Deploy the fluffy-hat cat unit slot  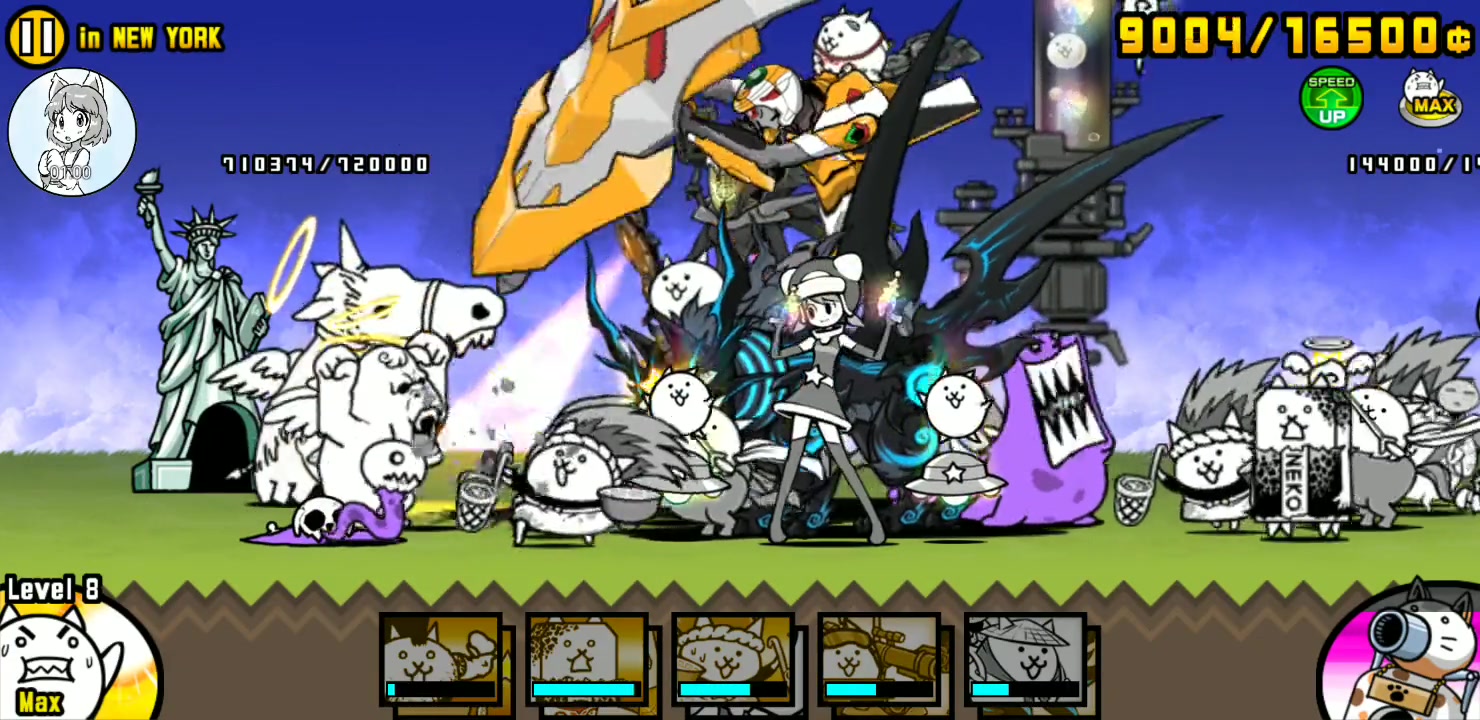(x=733, y=658)
